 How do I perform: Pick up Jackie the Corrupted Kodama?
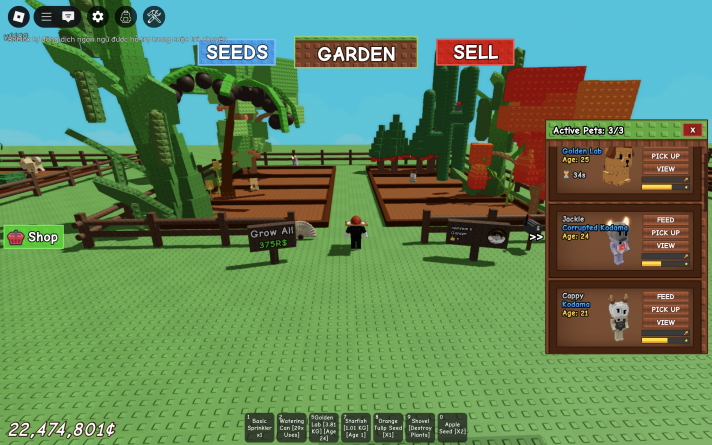pos(665,233)
